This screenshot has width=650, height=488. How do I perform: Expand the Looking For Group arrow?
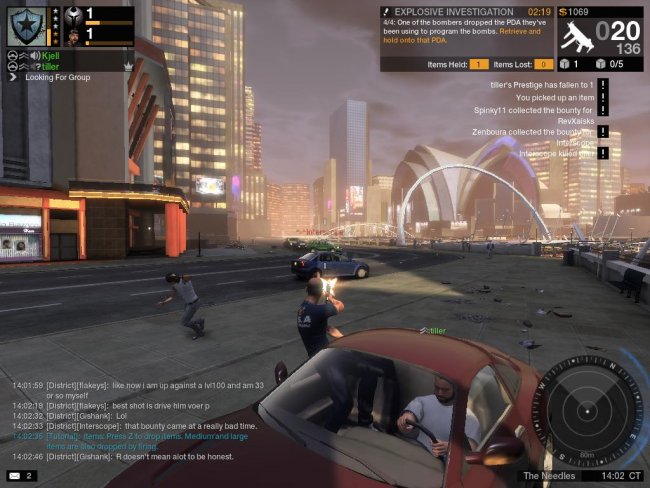13,77
